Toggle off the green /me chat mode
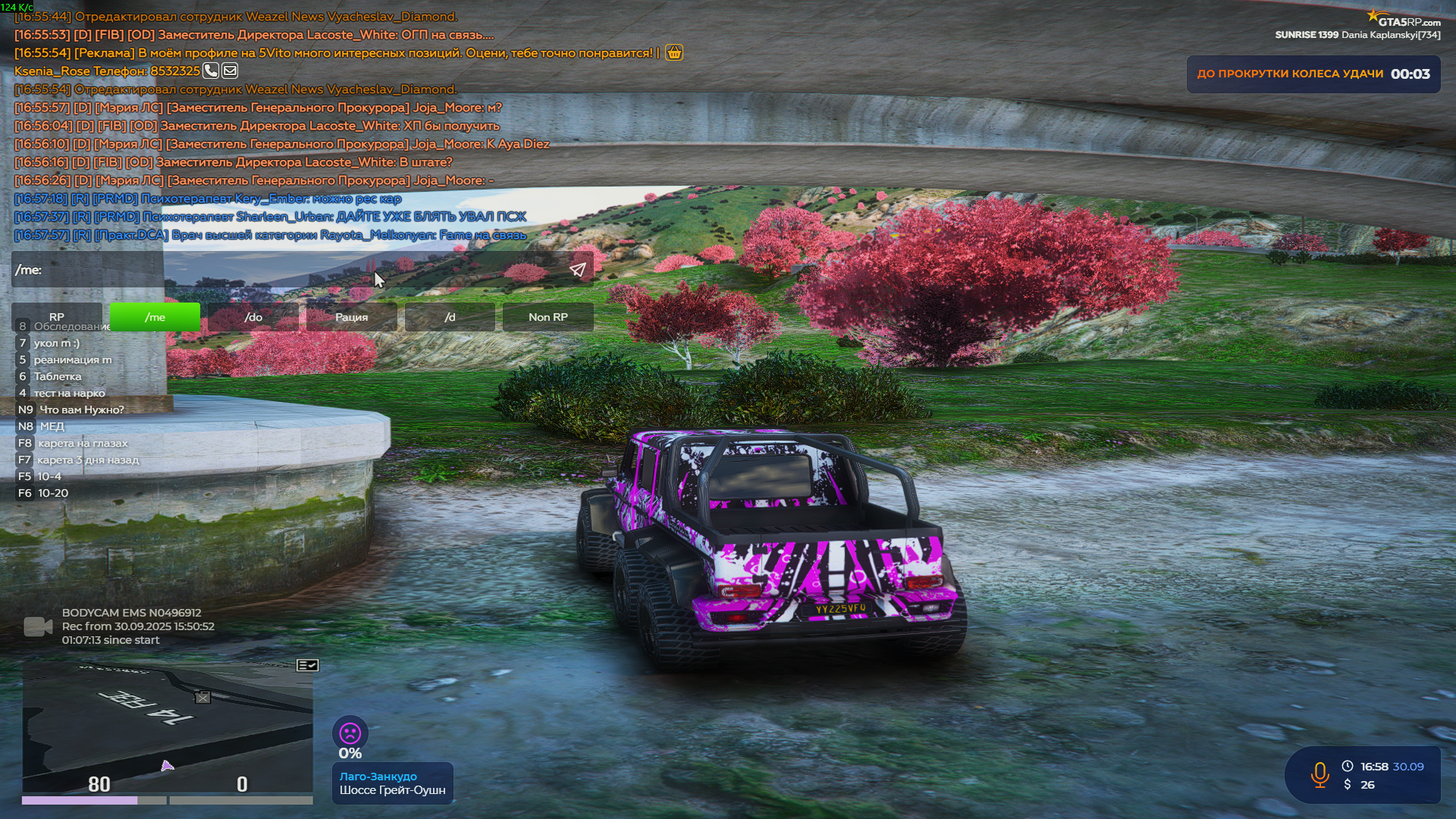The width and height of the screenshot is (1456, 819). [x=155, y=317]
